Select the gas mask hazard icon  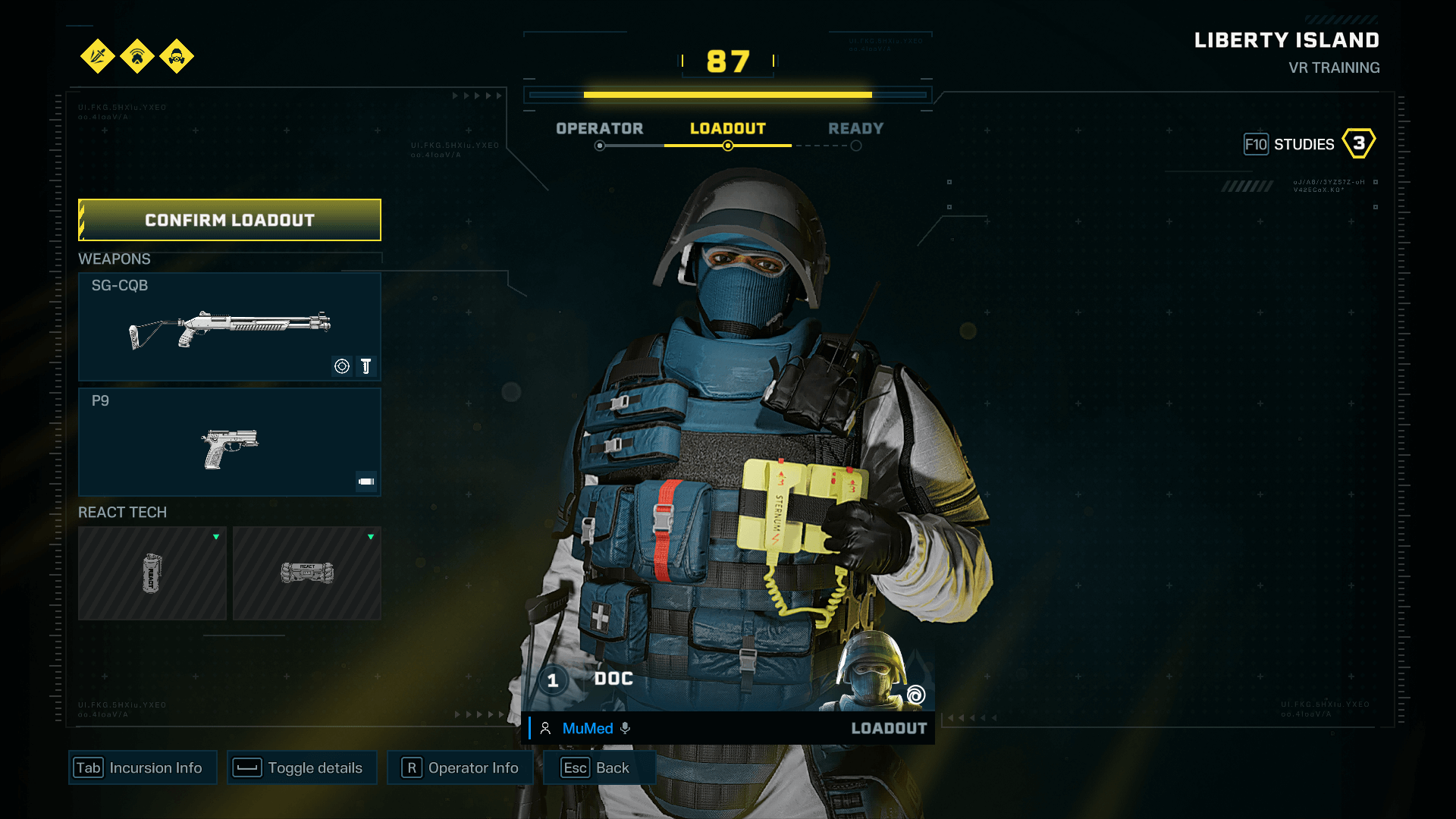pos(177,57)
